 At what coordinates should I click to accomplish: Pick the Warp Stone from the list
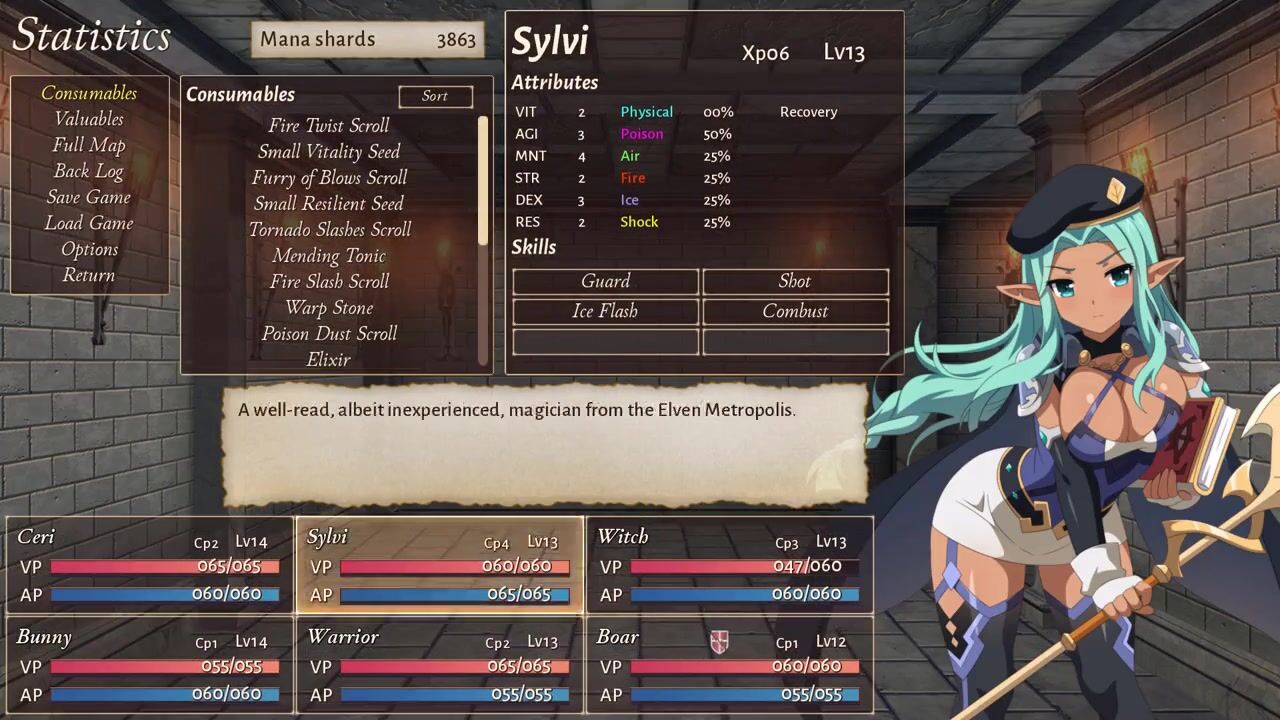pyautogui.click(x=329, y=307)
